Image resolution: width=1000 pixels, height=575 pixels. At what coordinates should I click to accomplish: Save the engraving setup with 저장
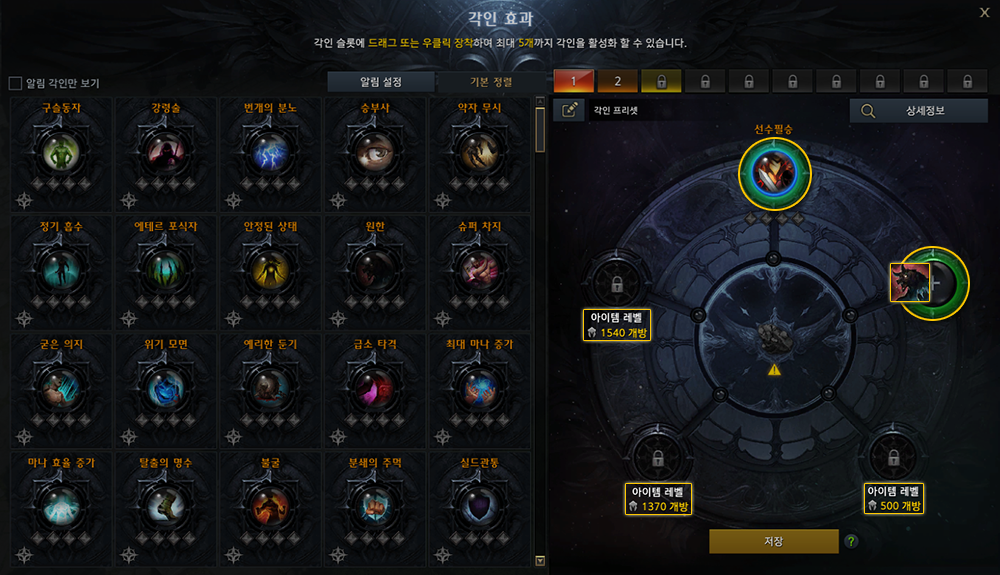(x=773, y=541)
